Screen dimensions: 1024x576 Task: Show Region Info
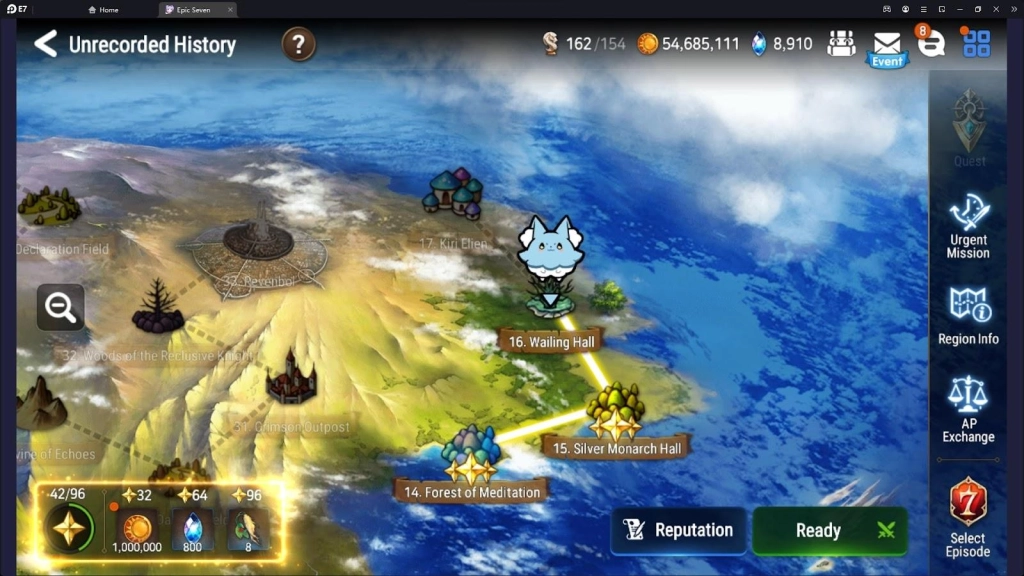pos(968,316)
